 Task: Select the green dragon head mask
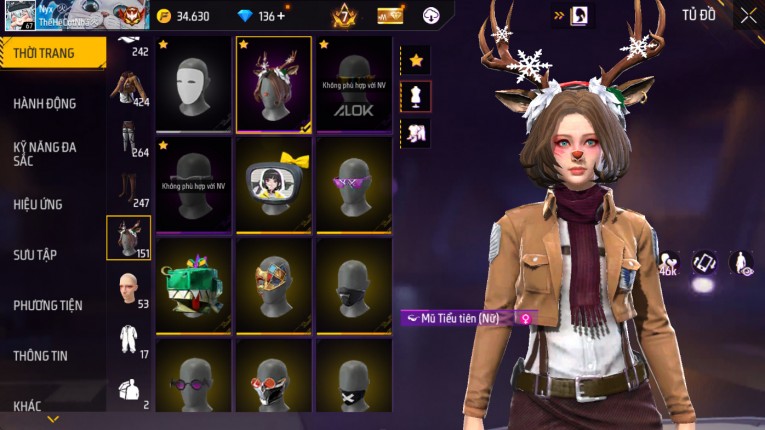[194, 284]
